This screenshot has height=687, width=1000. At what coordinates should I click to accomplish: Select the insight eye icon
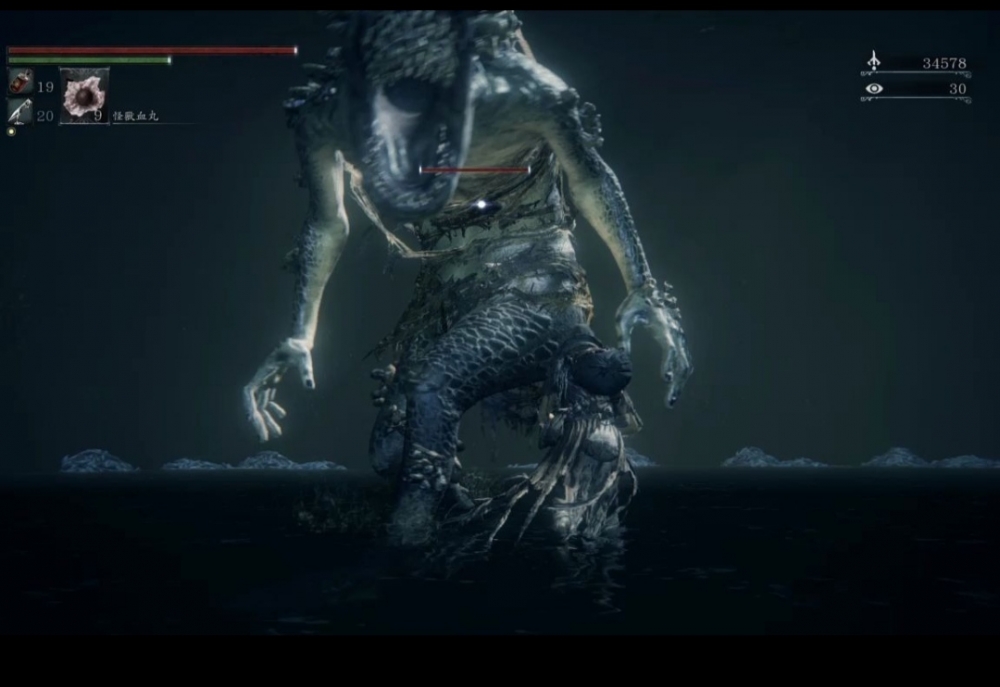[x=874, y=89]
